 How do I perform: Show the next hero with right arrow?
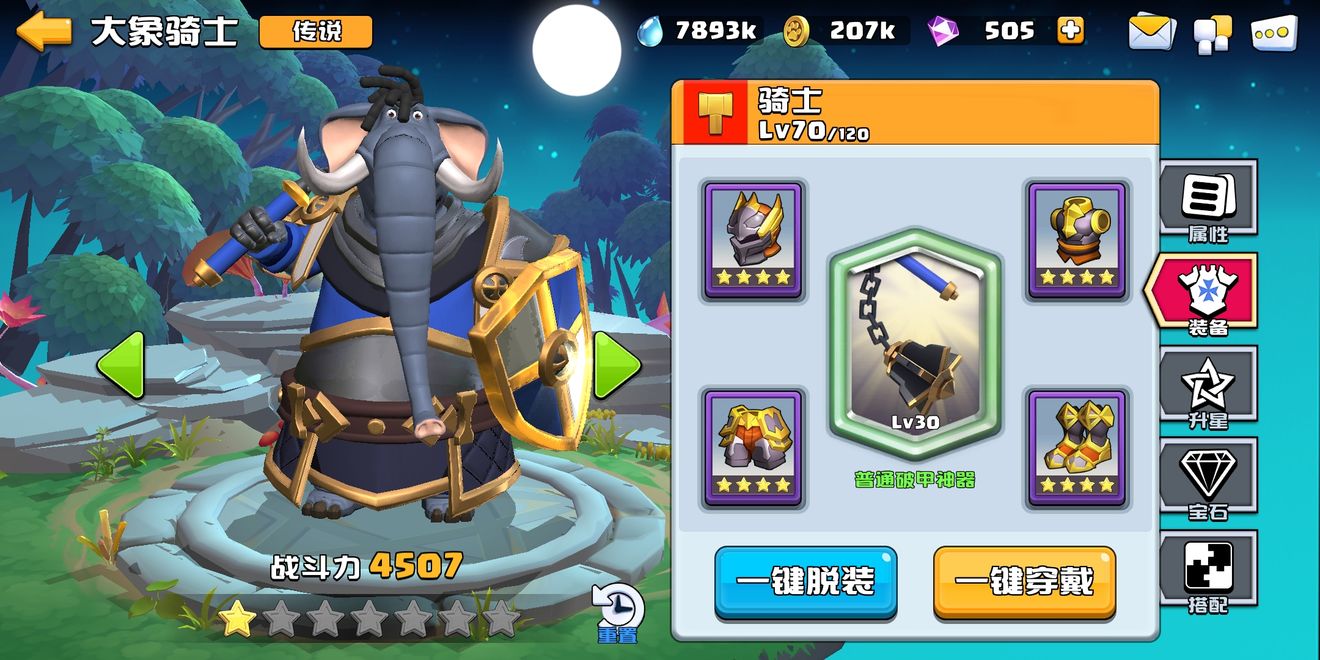point(617,365)
